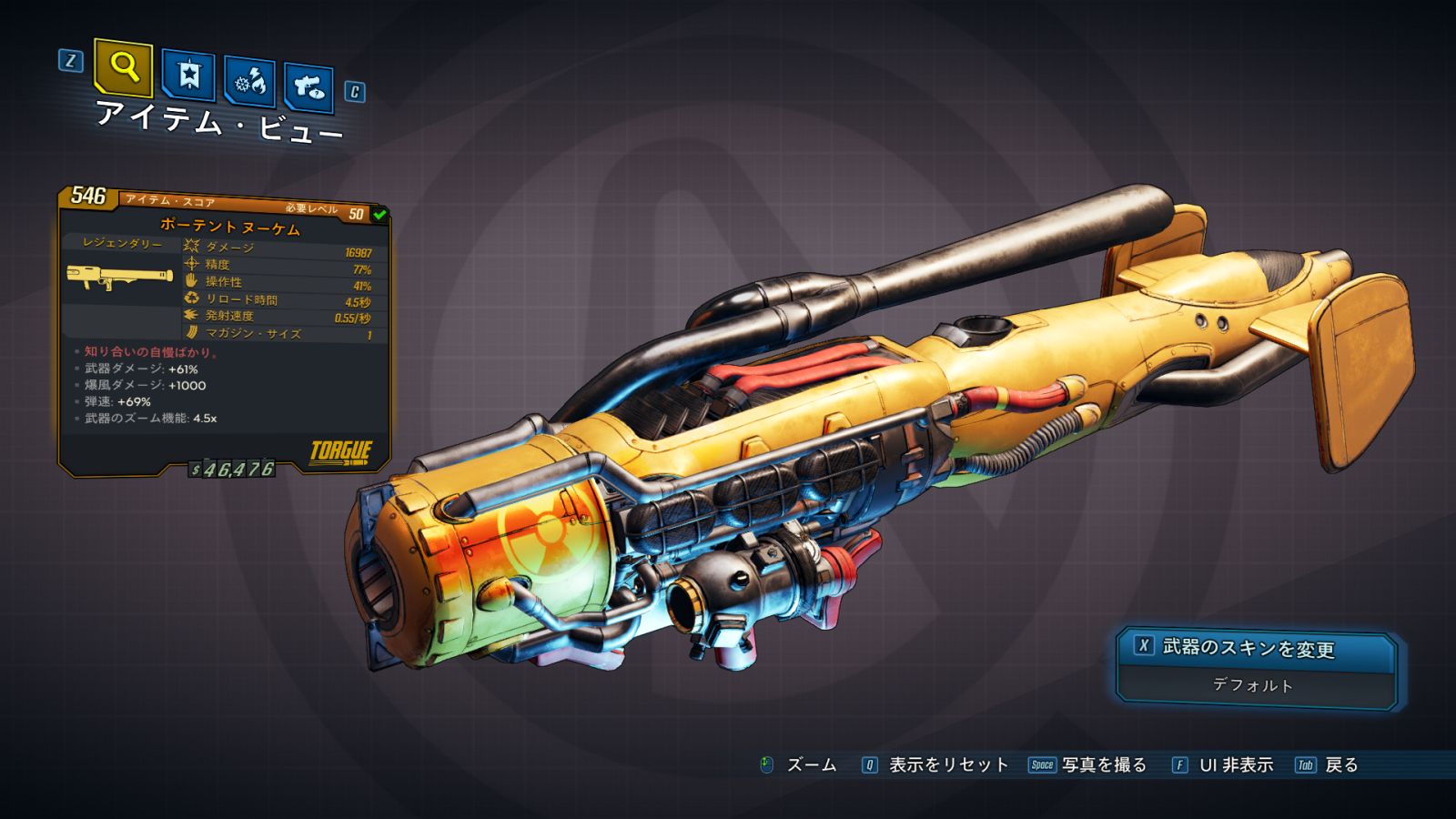
Task: Hide the UI with UI 非表示
Action: (x=1235, y=765)
